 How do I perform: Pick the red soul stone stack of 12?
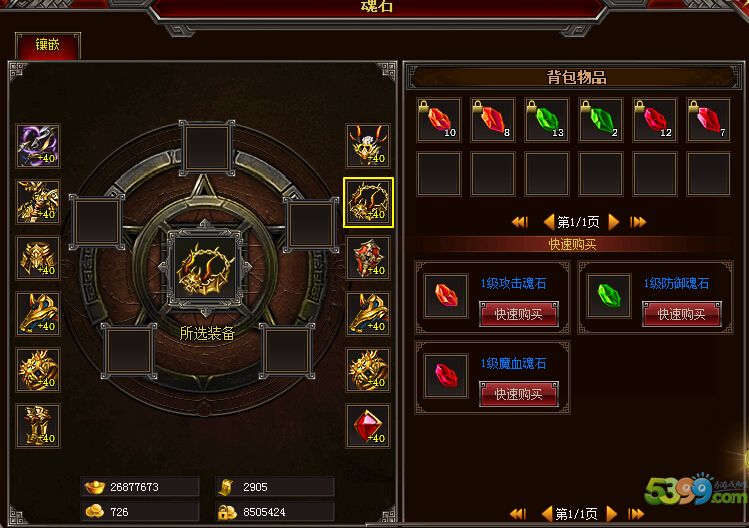(654, 120)
